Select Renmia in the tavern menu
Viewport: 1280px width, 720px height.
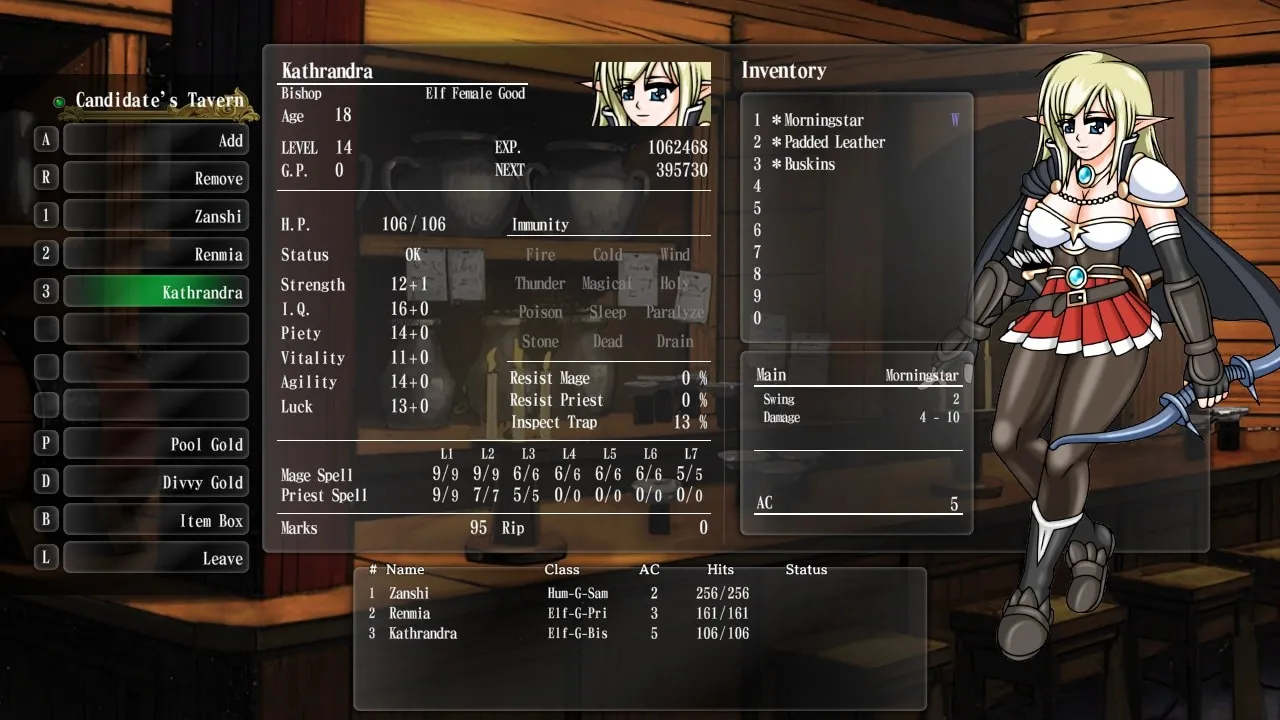pos(156,254)
